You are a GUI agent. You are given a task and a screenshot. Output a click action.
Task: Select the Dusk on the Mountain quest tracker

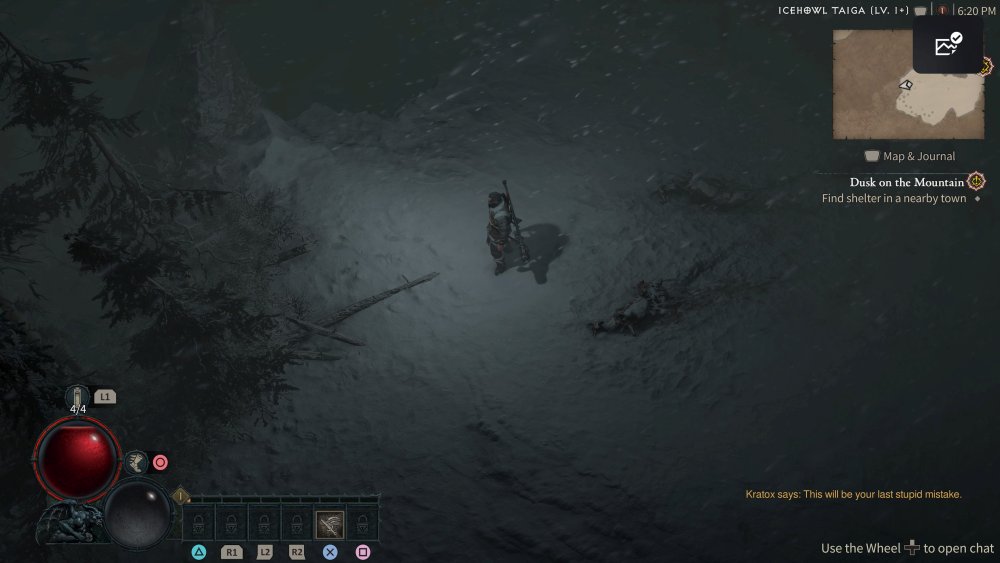click(906, 182)
